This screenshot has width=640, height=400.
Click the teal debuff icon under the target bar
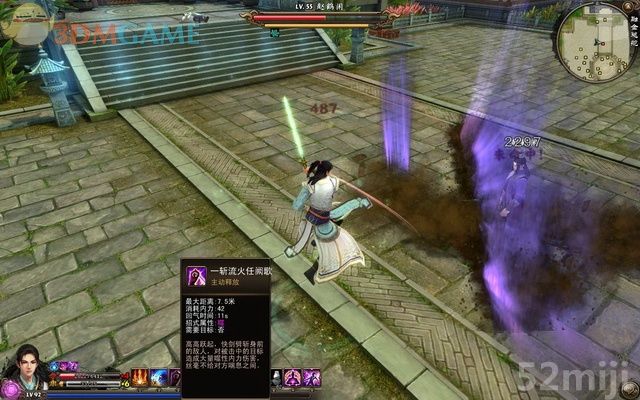coord(274,32)
